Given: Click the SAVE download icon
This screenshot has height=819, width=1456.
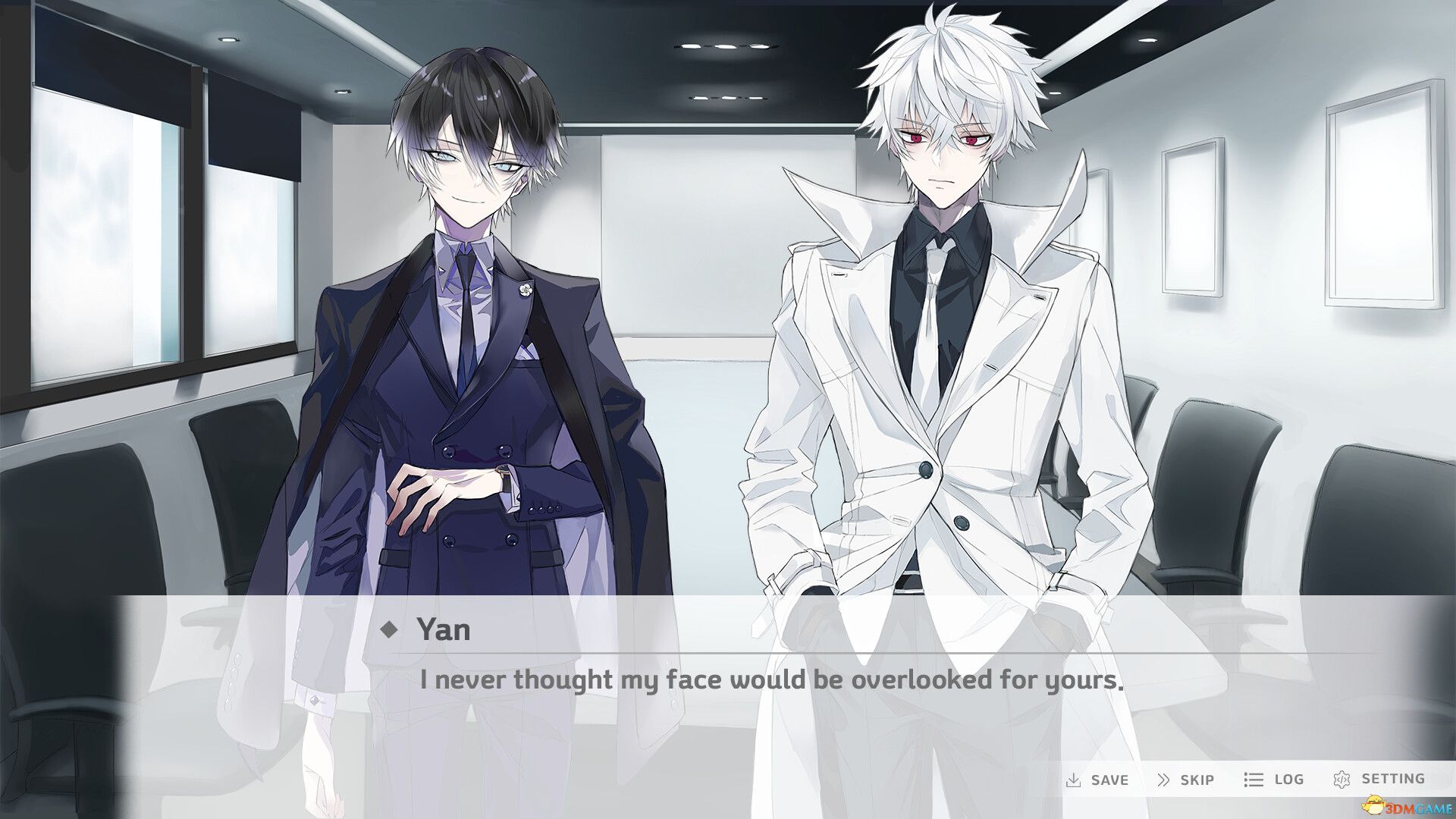Looking at the screenshot, I should 1075,779.
